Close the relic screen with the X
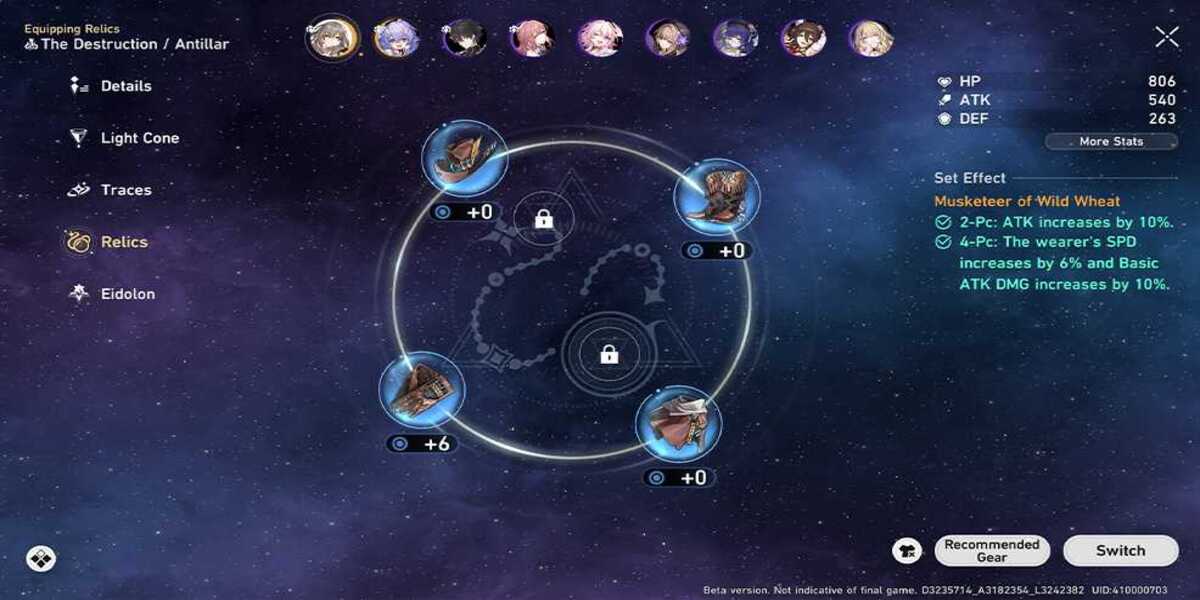Screen dimensions: 1200x600 pos(1166,38)
